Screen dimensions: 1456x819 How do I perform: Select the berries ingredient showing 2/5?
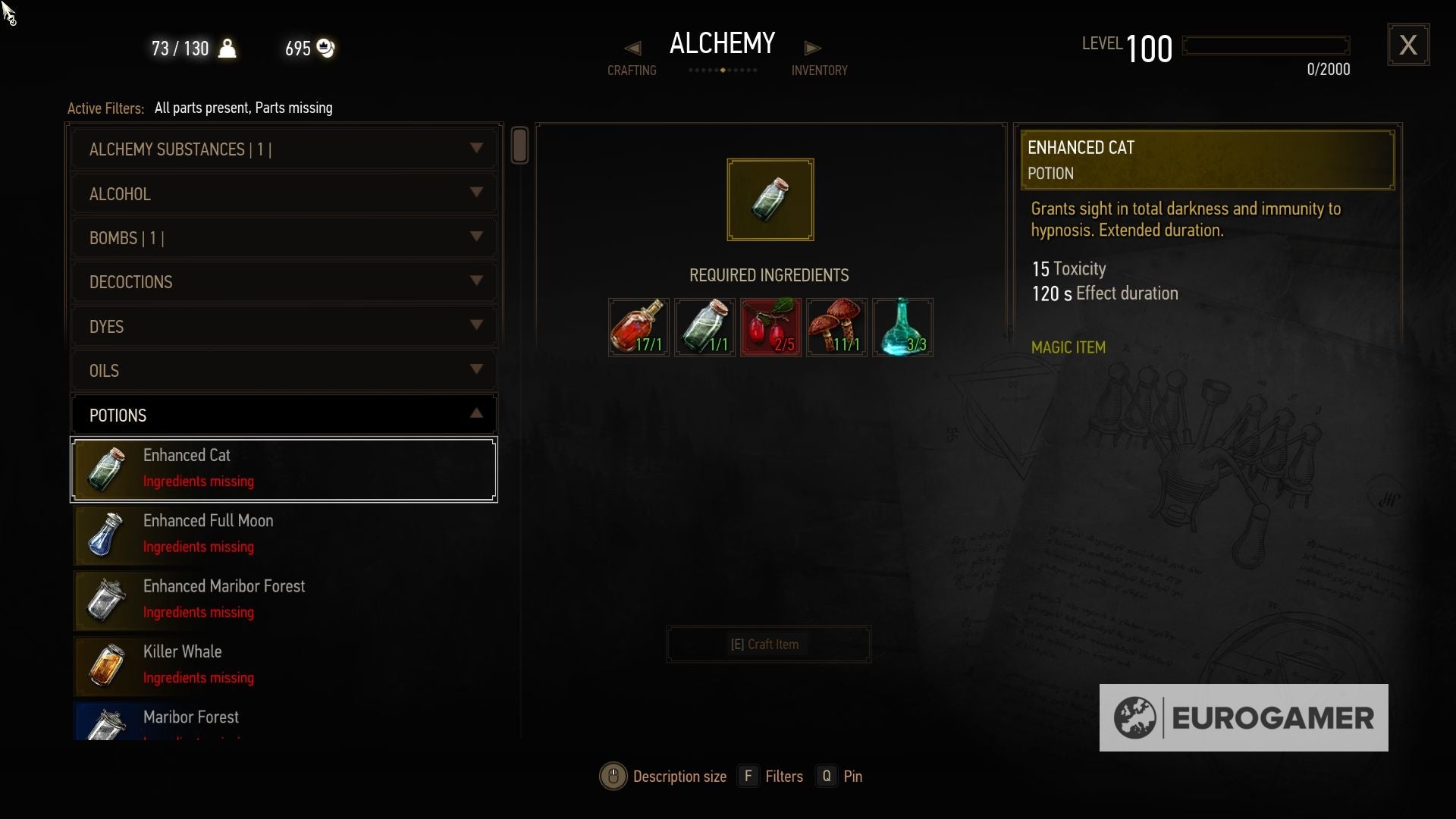770,327
